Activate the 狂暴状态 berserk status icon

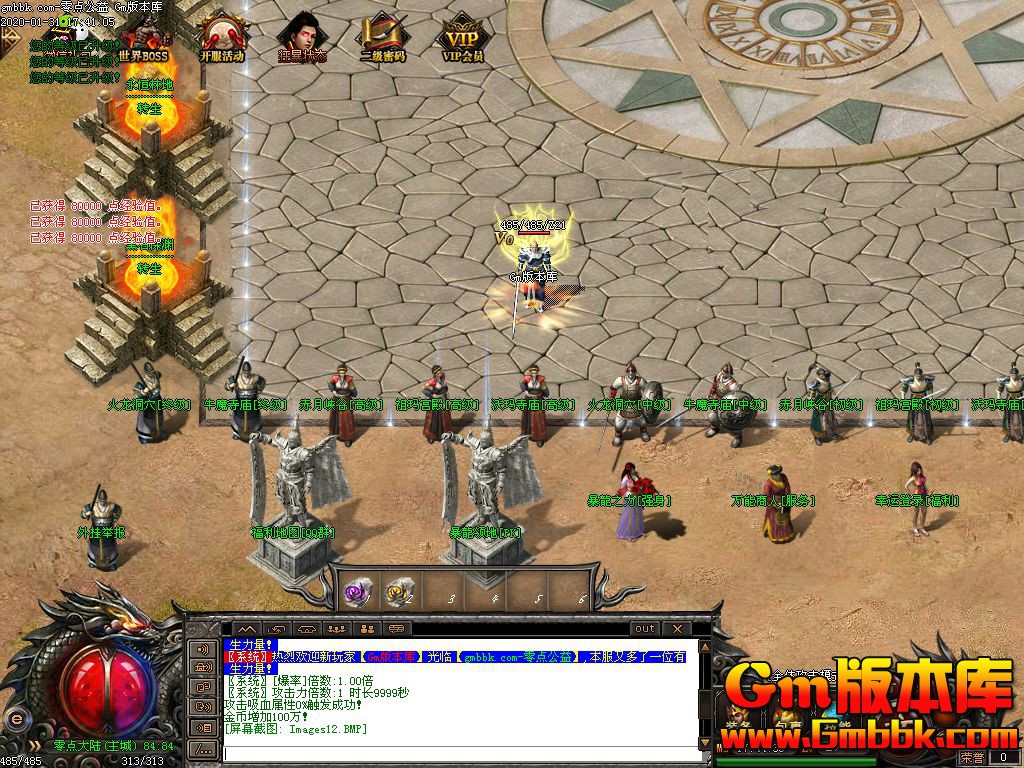click(301, 38)
